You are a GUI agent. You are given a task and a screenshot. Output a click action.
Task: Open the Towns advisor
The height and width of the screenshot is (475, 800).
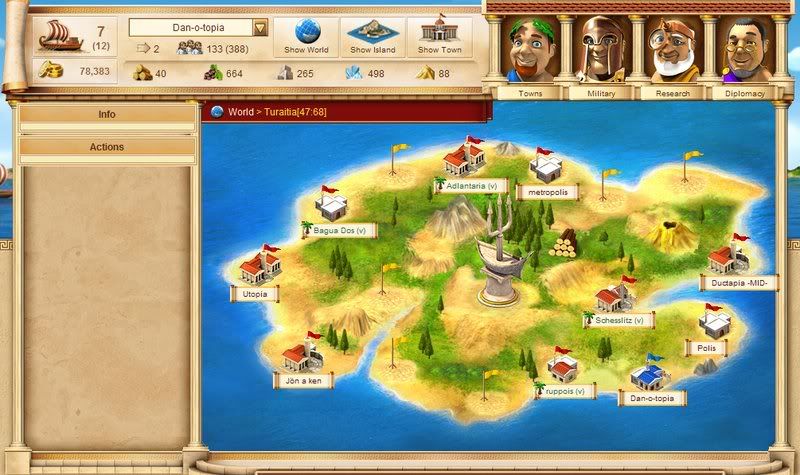[x=530, y=53]
